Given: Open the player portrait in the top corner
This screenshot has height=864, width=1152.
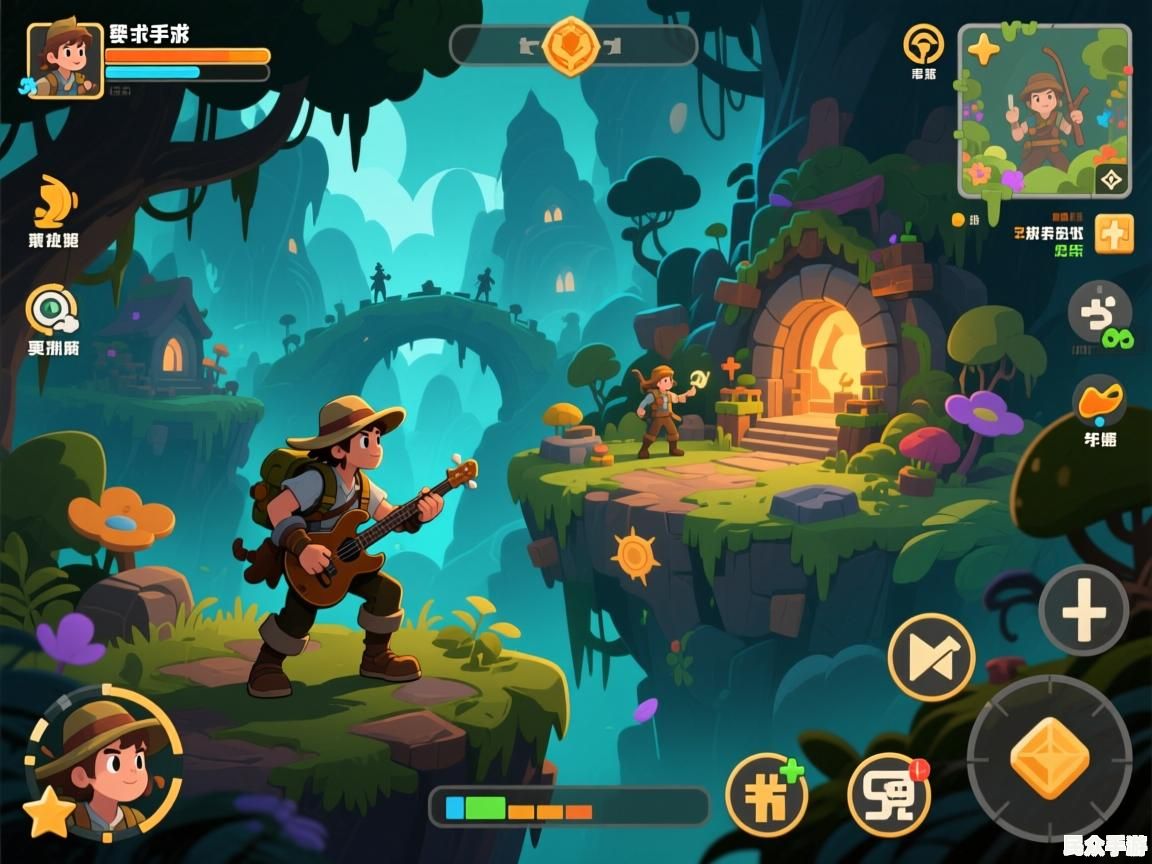Looking at the screenshot, I should coord(64,61).
